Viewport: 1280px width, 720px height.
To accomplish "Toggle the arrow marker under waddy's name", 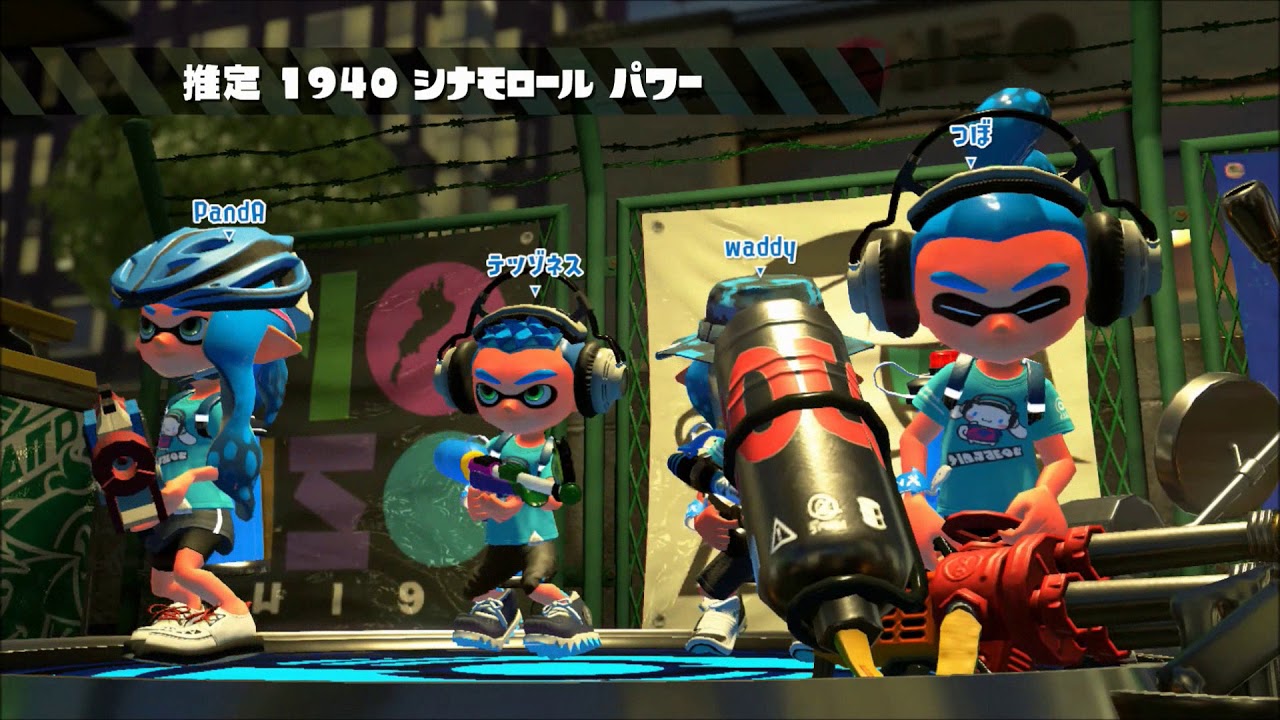I will [762, 270].
